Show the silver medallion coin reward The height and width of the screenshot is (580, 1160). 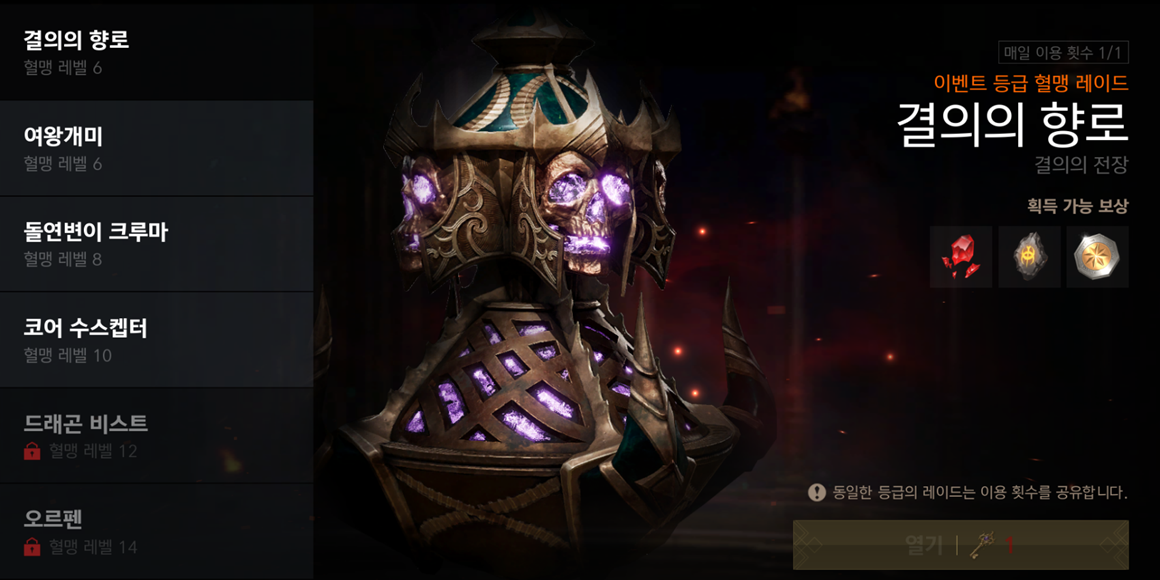(1097, 257)
